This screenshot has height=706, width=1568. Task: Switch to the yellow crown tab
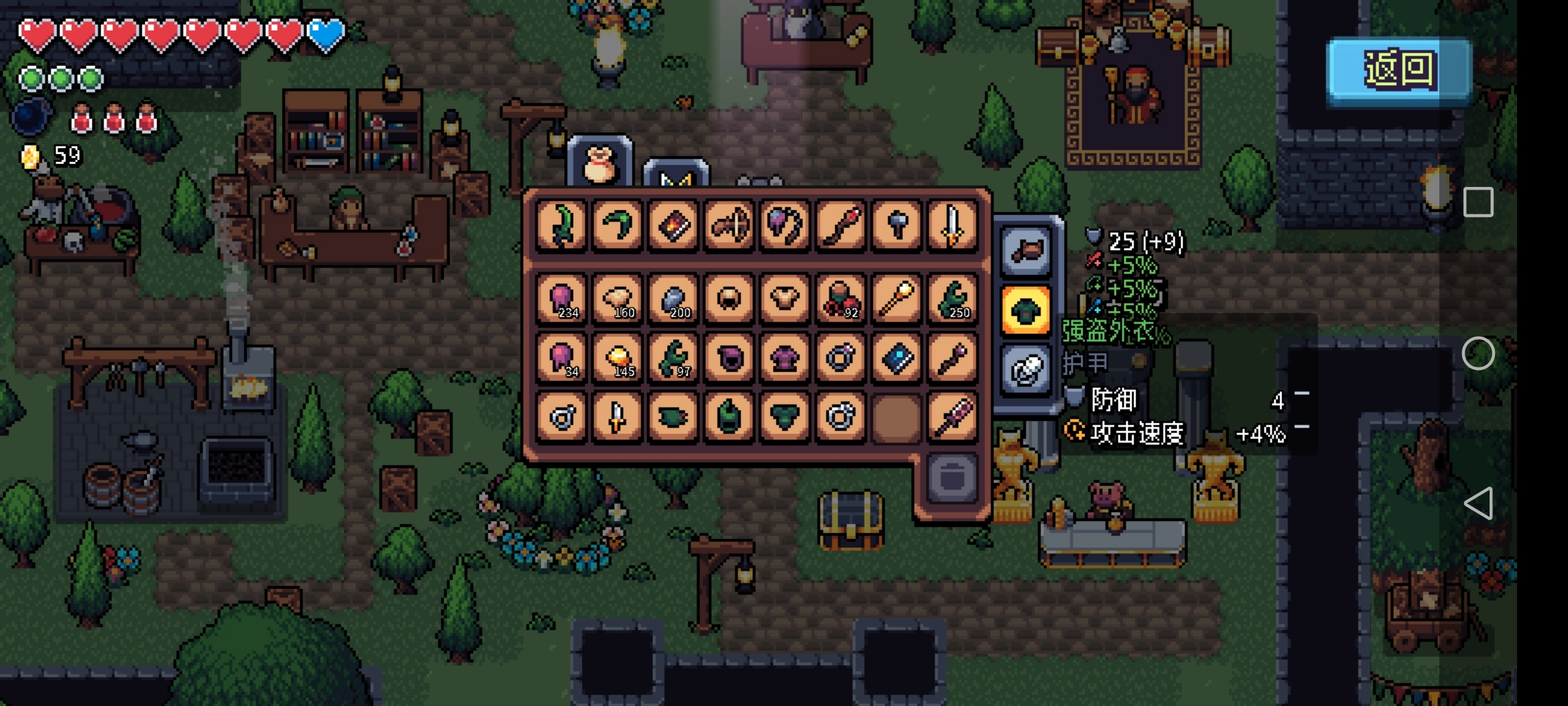tap(676, 176)
